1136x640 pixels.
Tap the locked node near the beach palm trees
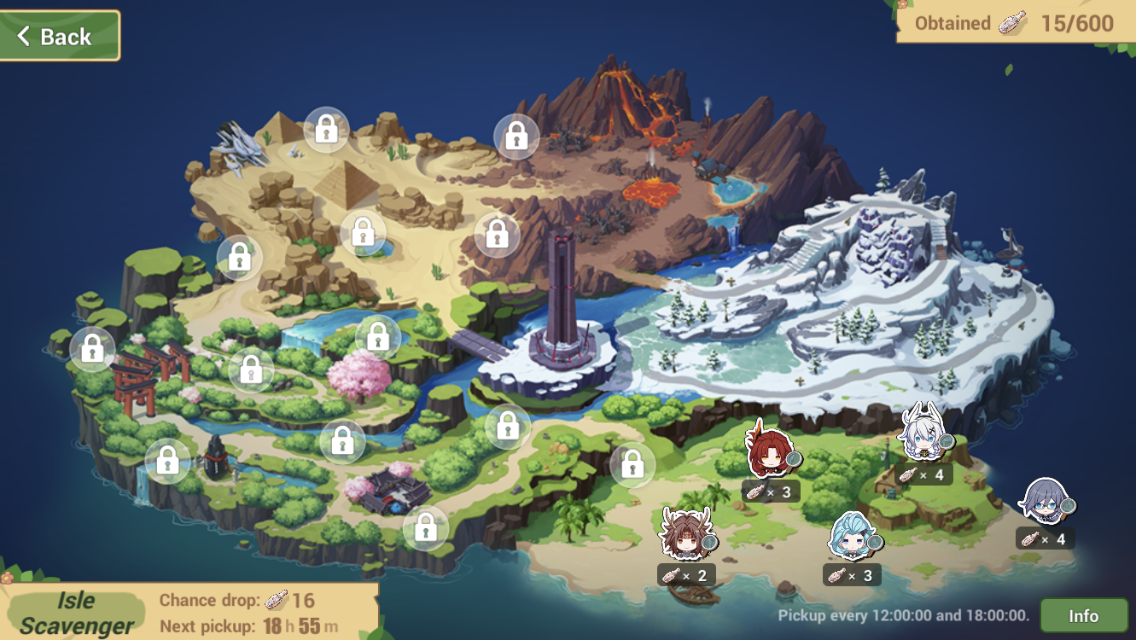coord(632,465)
